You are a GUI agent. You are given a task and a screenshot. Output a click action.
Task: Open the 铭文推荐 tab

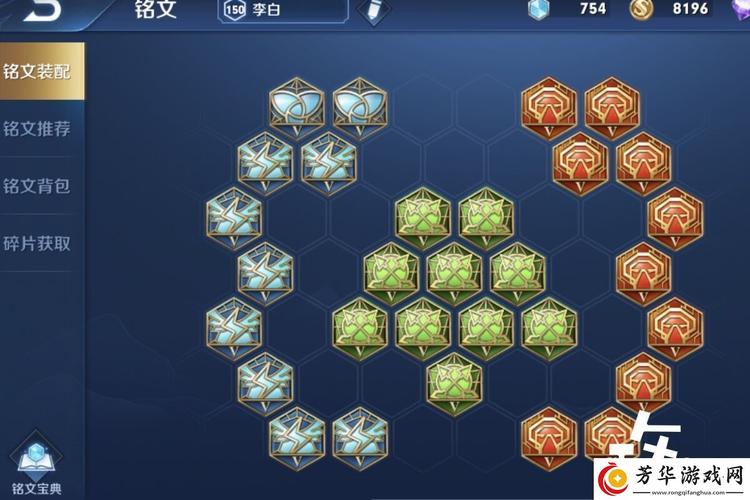click(x=37, y=128)
